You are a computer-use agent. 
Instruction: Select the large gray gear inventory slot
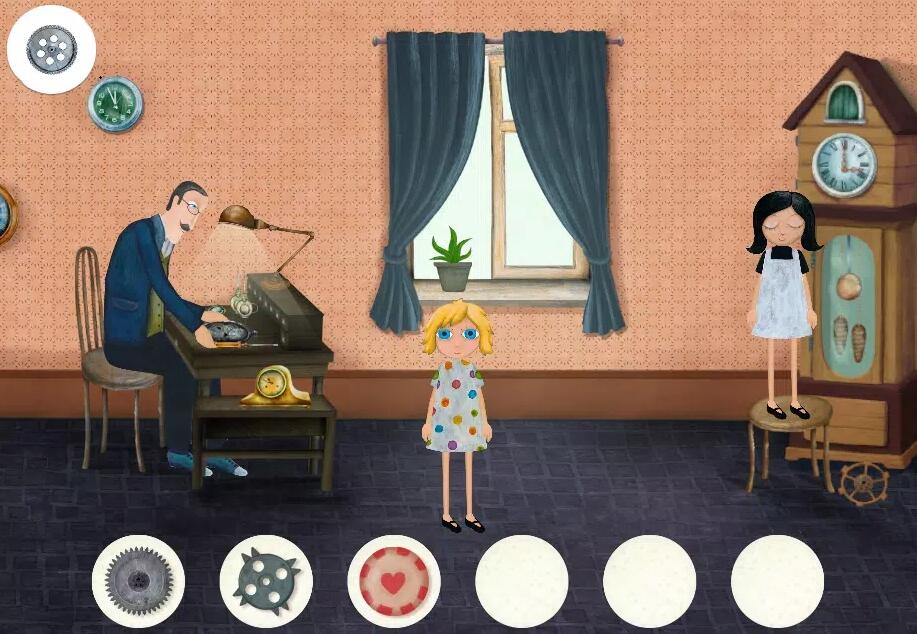click(x=138, y=581)
